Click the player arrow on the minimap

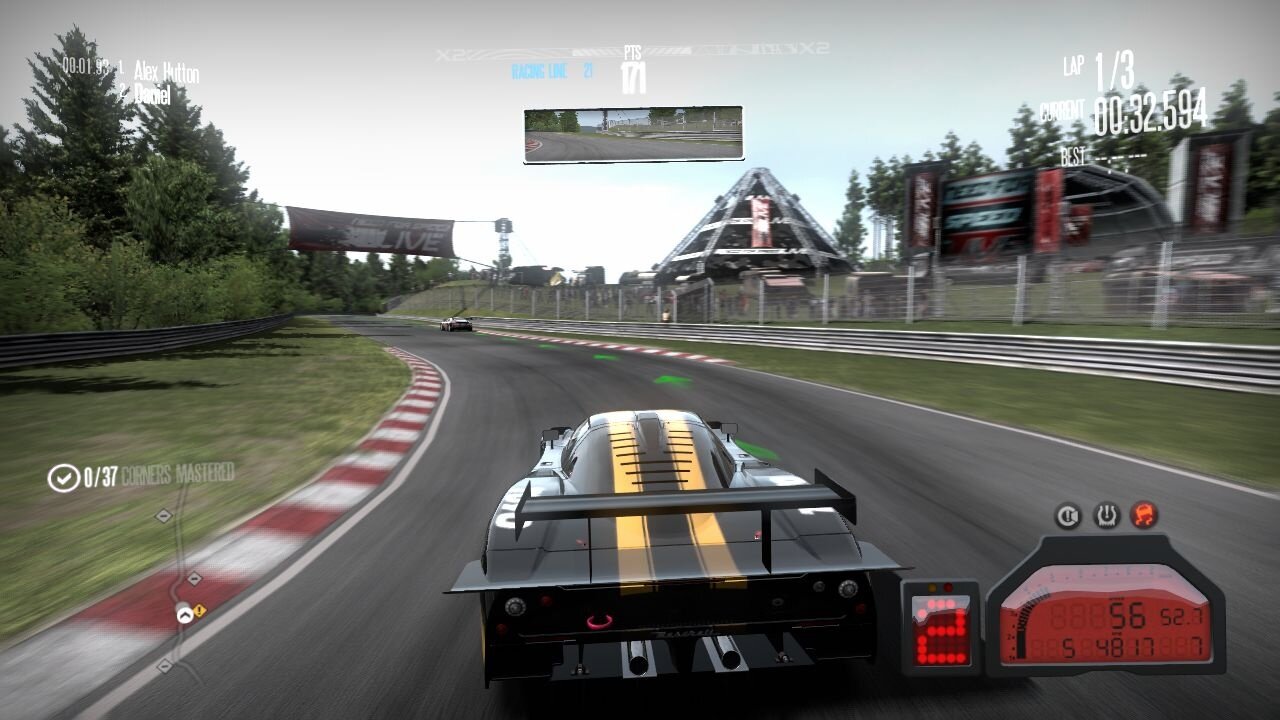click(184, 615)
